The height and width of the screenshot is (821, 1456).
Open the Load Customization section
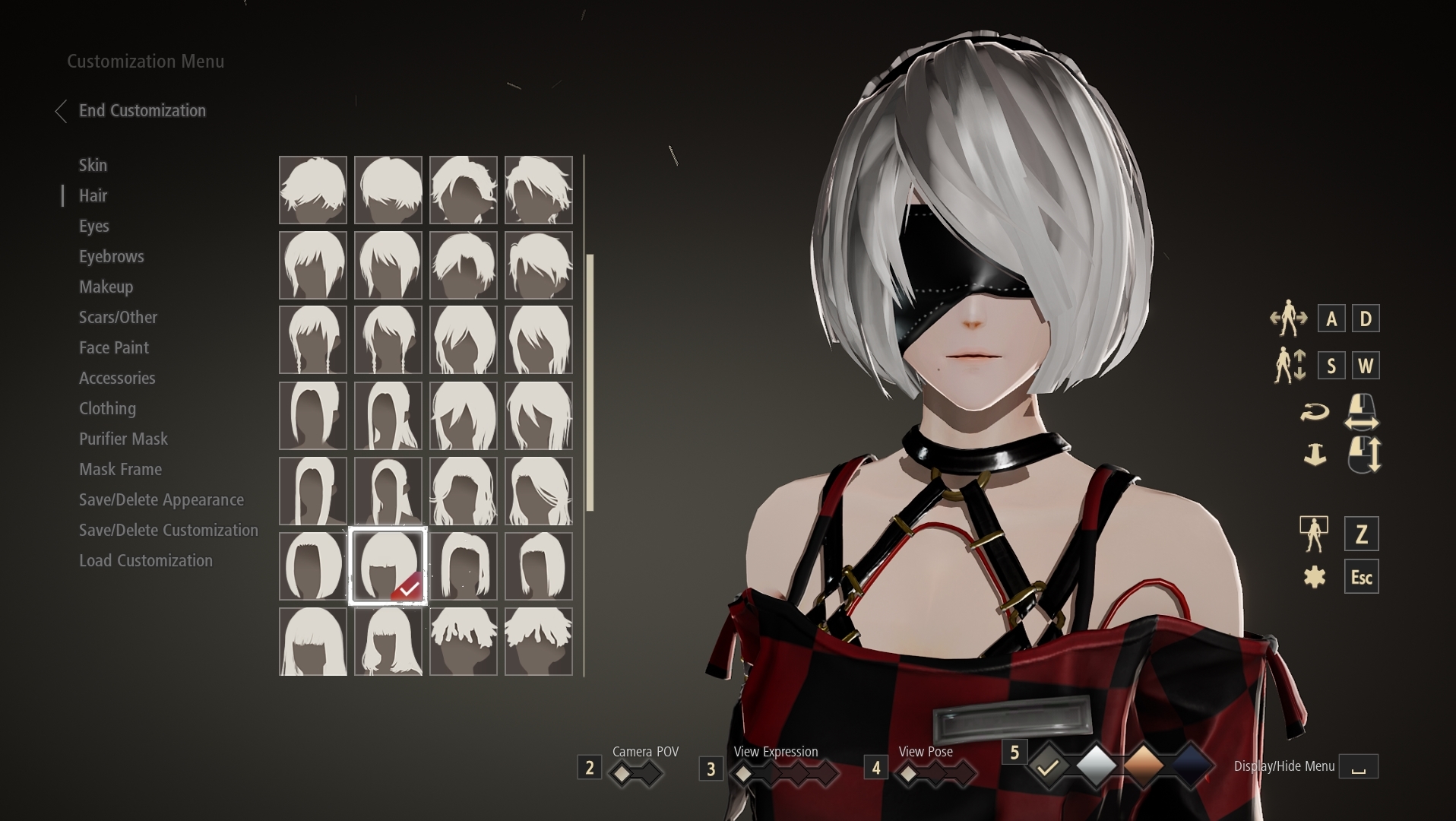146,560
